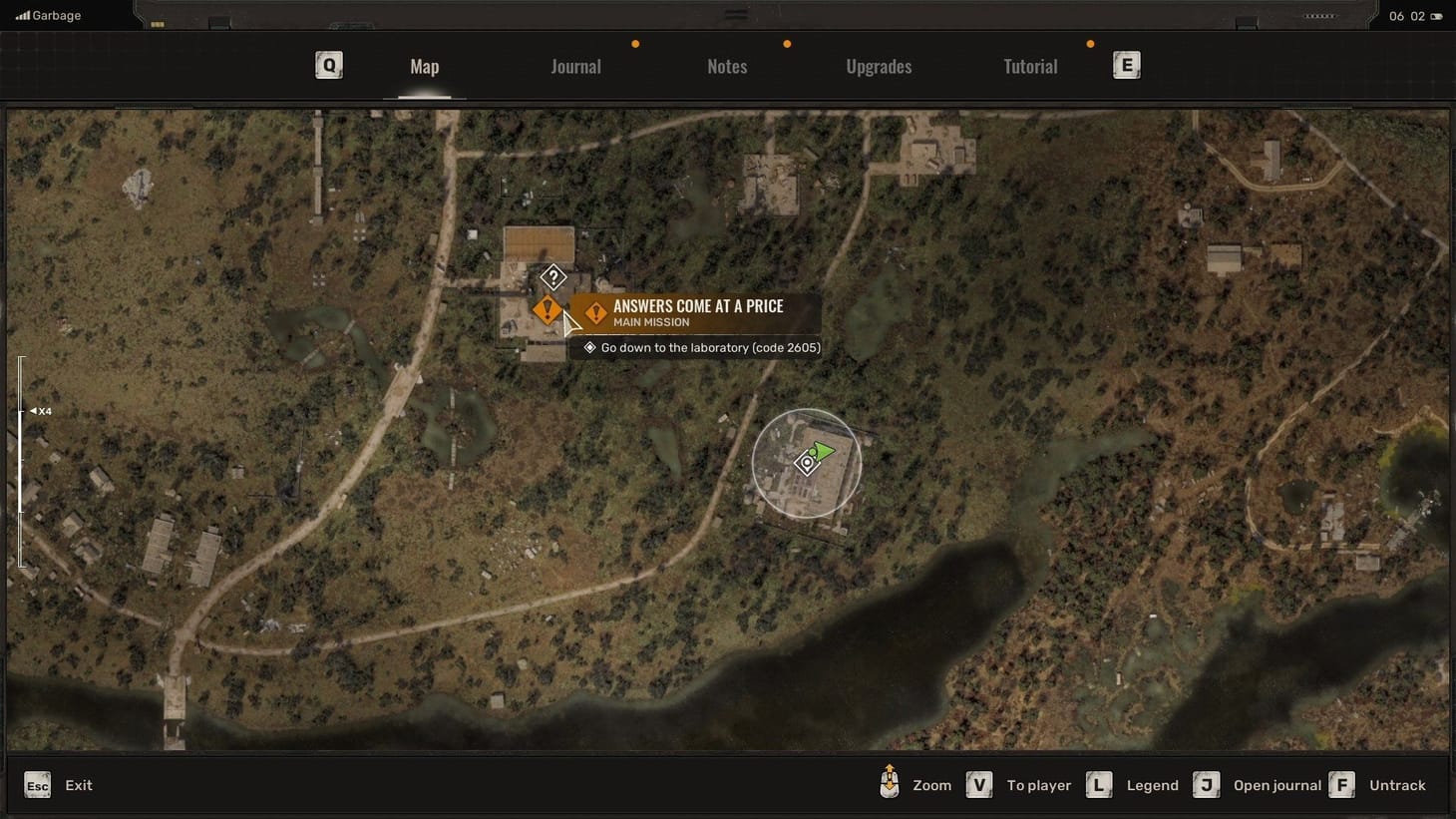Click the E key prompt icon
The image size is (1456, 819).
point(1126,64)
